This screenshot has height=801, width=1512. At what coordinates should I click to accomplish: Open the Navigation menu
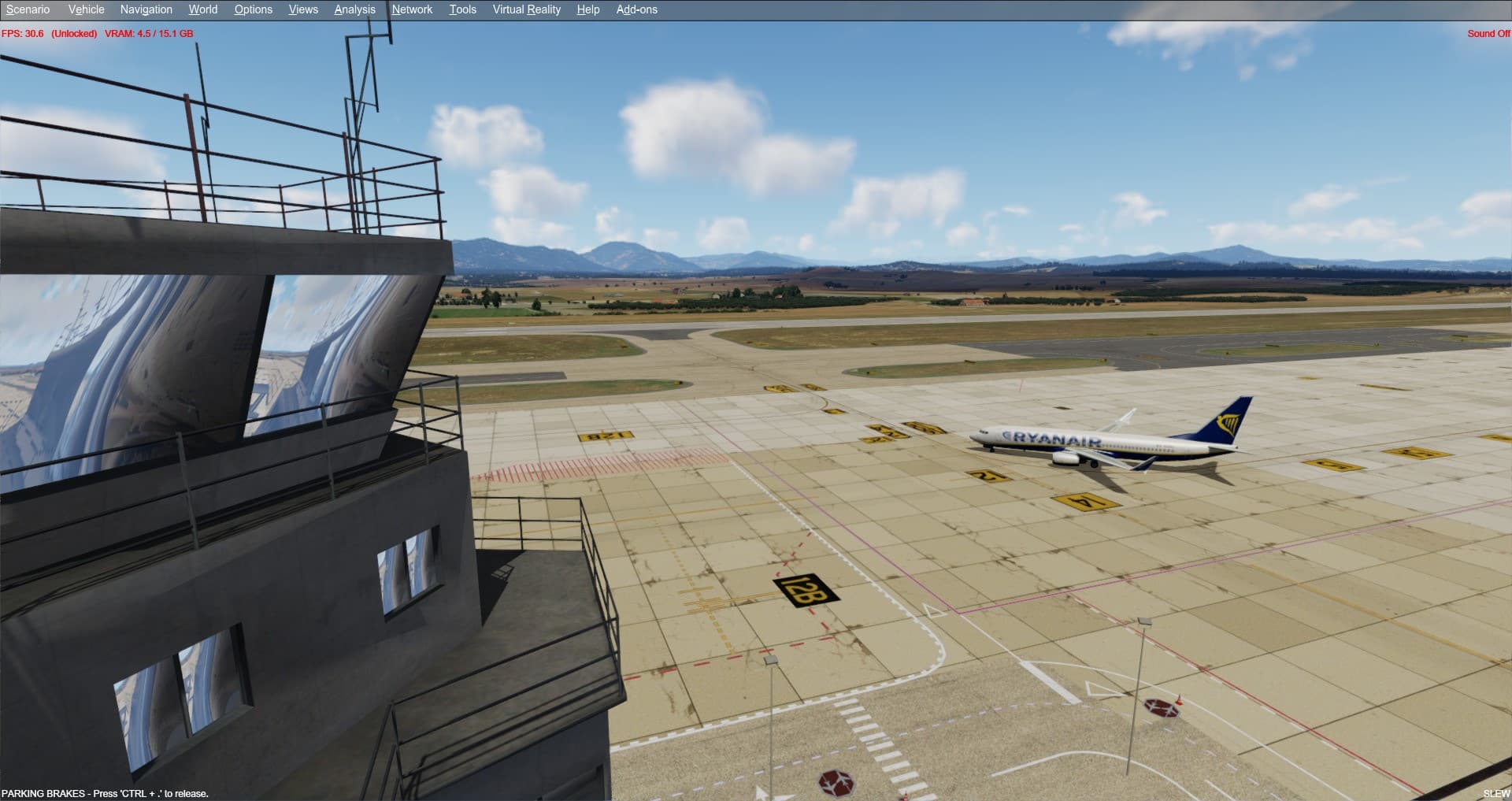click(146, 9)
